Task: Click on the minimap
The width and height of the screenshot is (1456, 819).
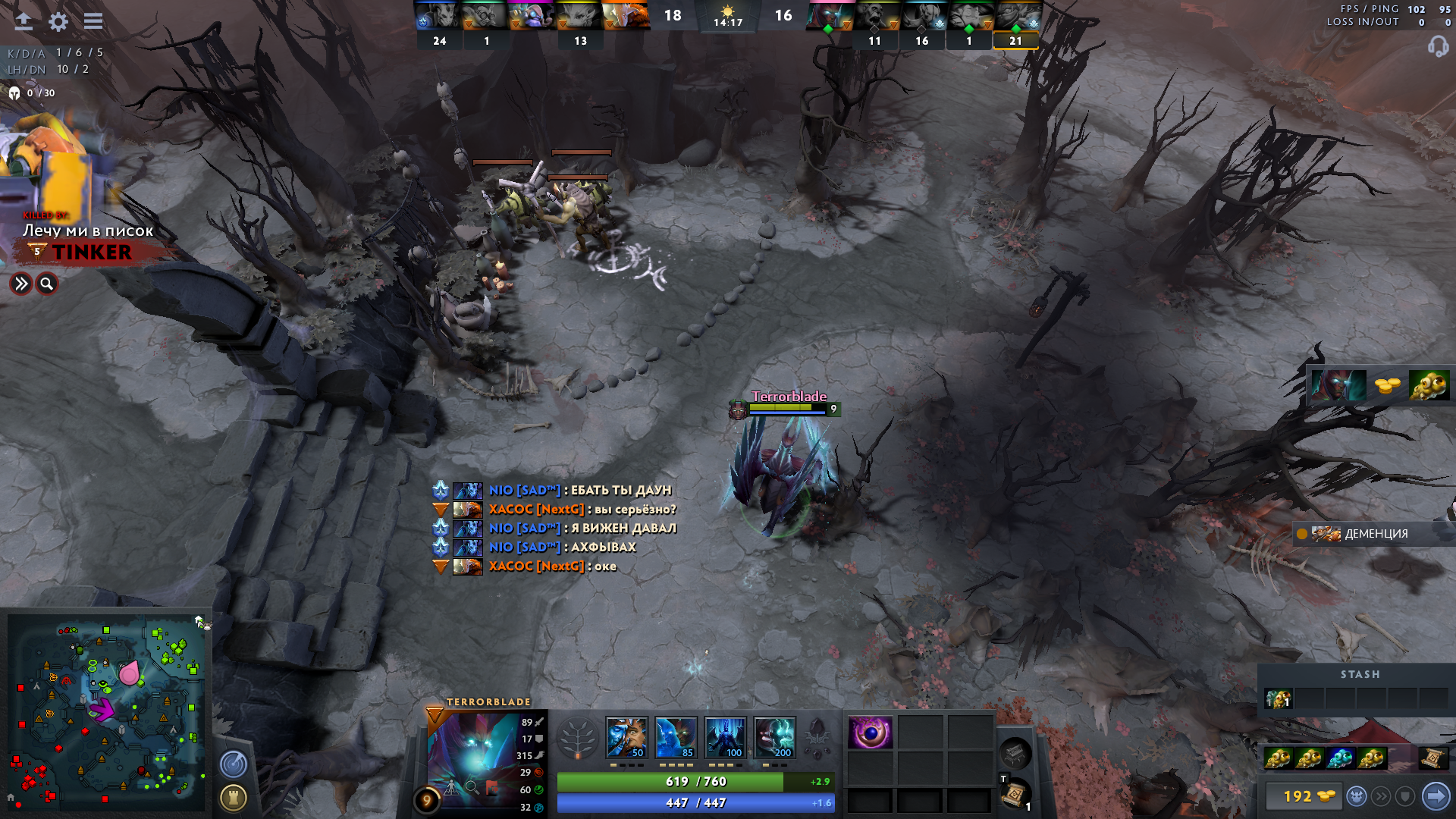Action: coord(106,711)
